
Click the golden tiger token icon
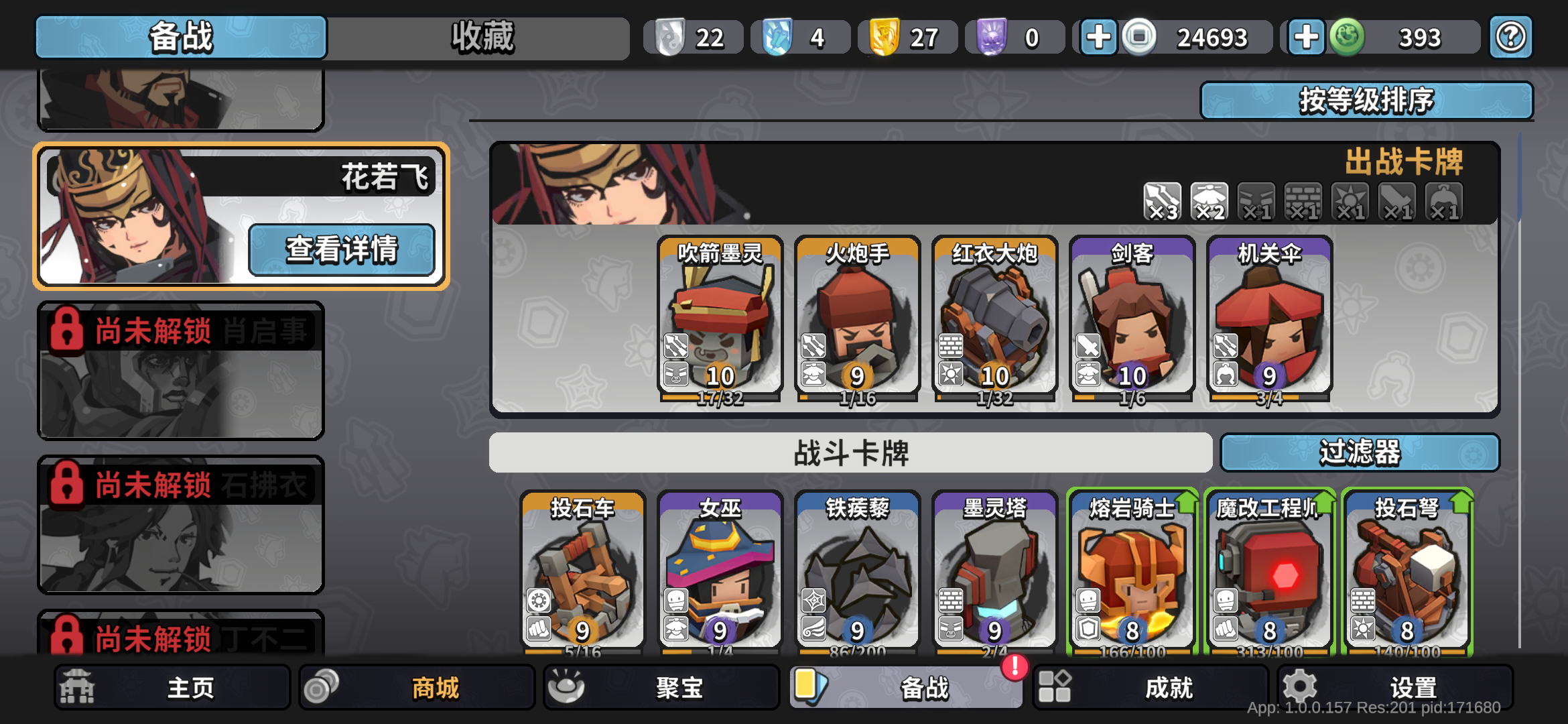pyautogui.click(x=883, y=37)
